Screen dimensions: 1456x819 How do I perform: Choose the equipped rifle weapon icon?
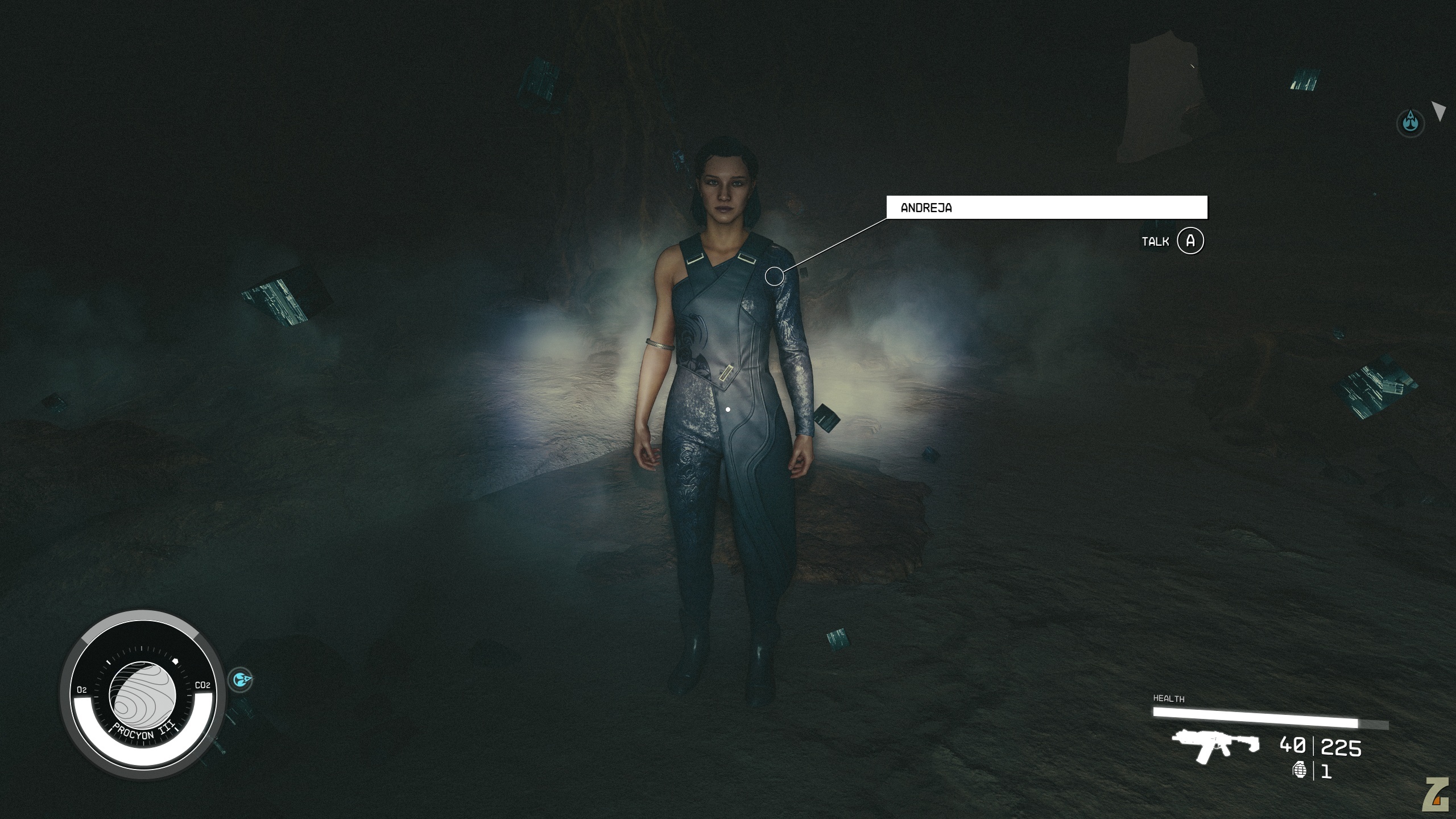(1215, 745)
